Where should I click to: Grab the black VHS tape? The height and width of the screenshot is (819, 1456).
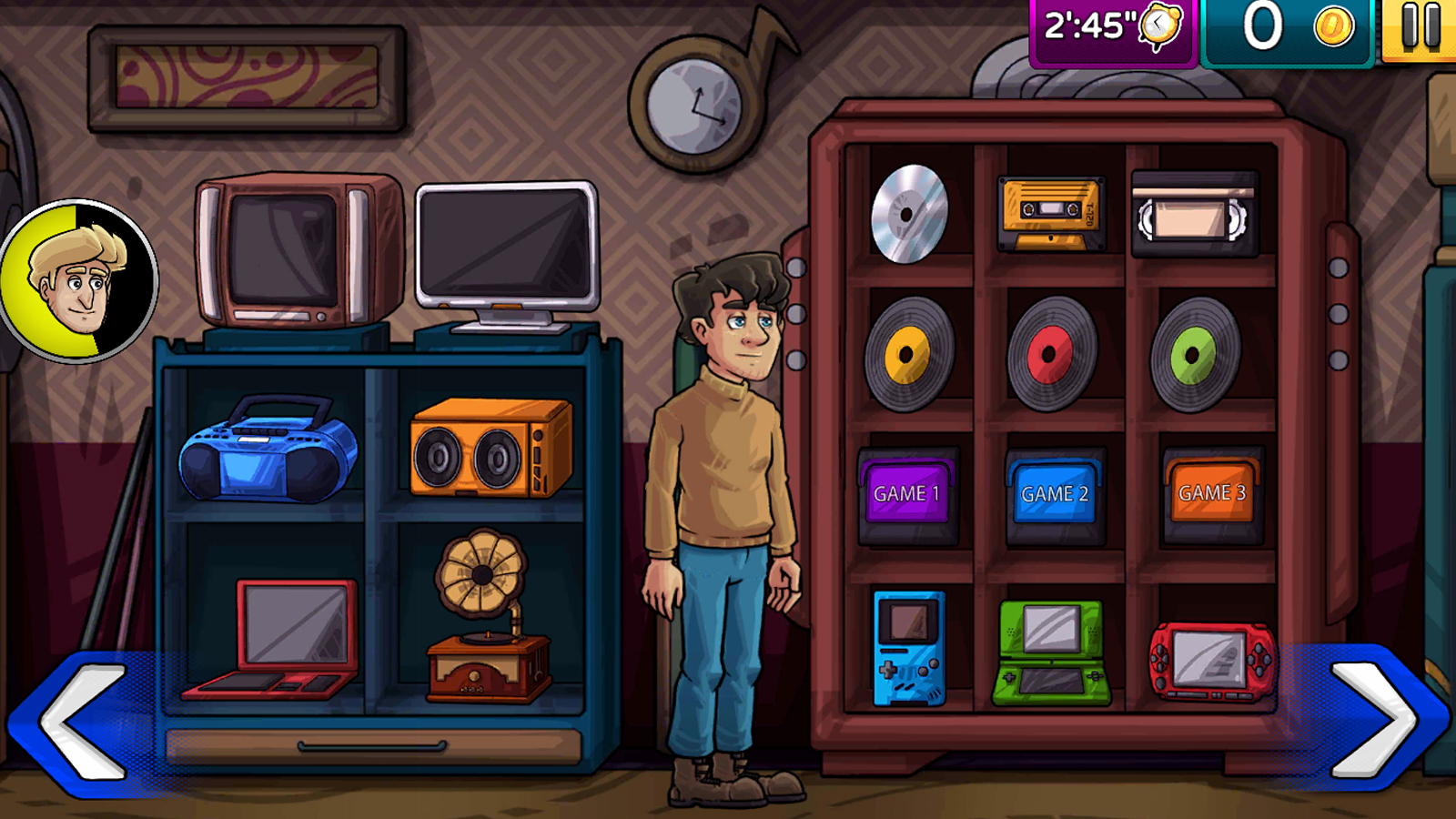coord(1195,216)
